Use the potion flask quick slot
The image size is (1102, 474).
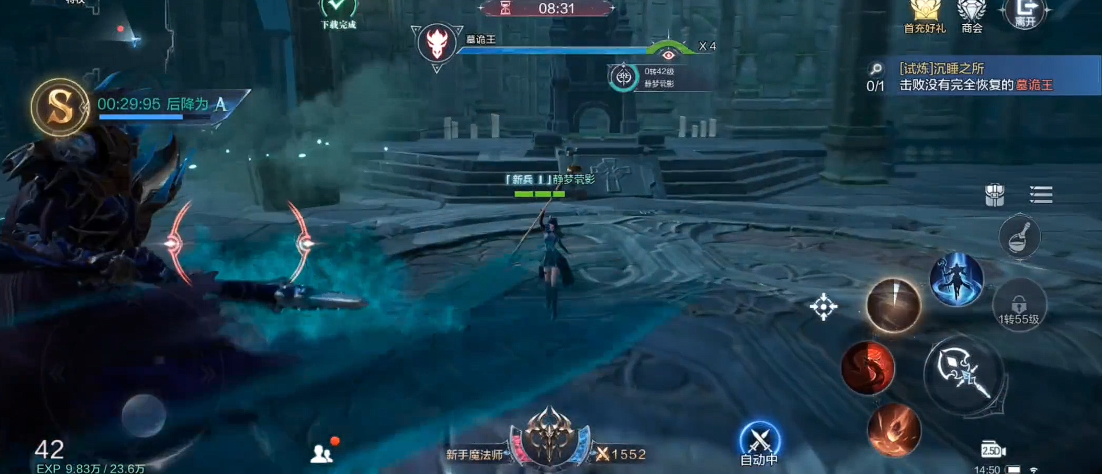(x=1020, y=236)
